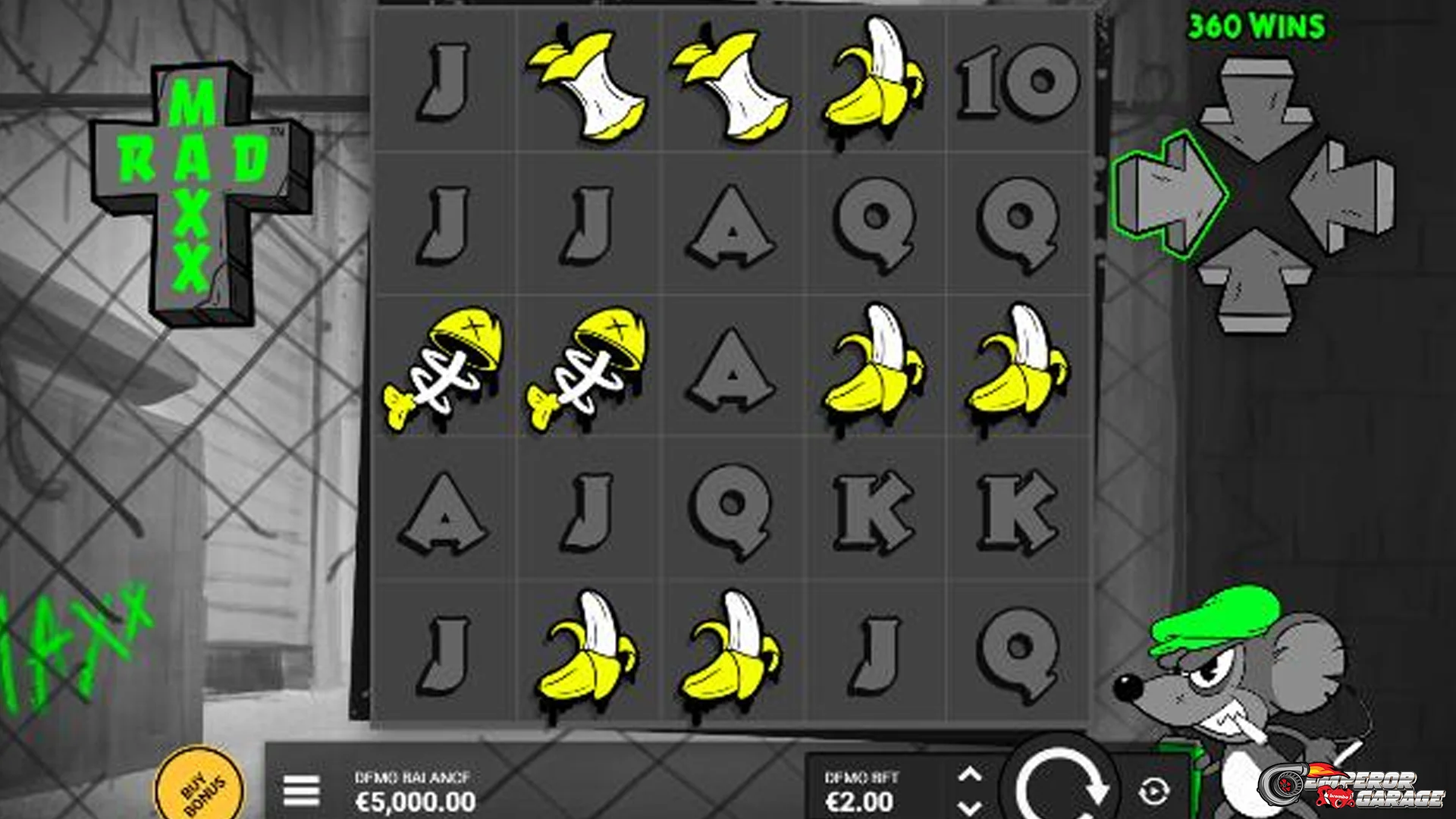The width and height of the screenshot is (1456, 819).
Task: Open the hamburger game menu
Action: 301,791
